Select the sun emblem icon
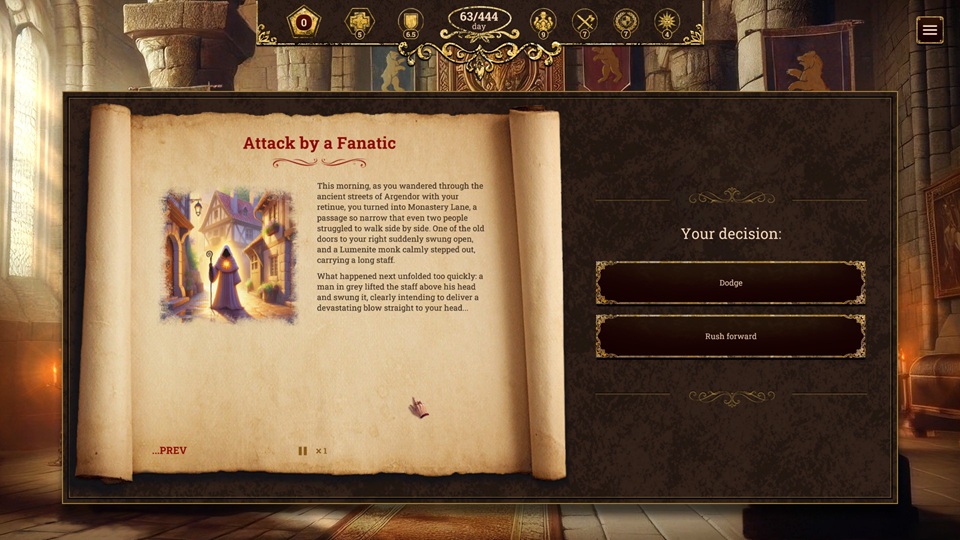Image resolution: width=960 pixels, height=540 pixels. [666, 21]
